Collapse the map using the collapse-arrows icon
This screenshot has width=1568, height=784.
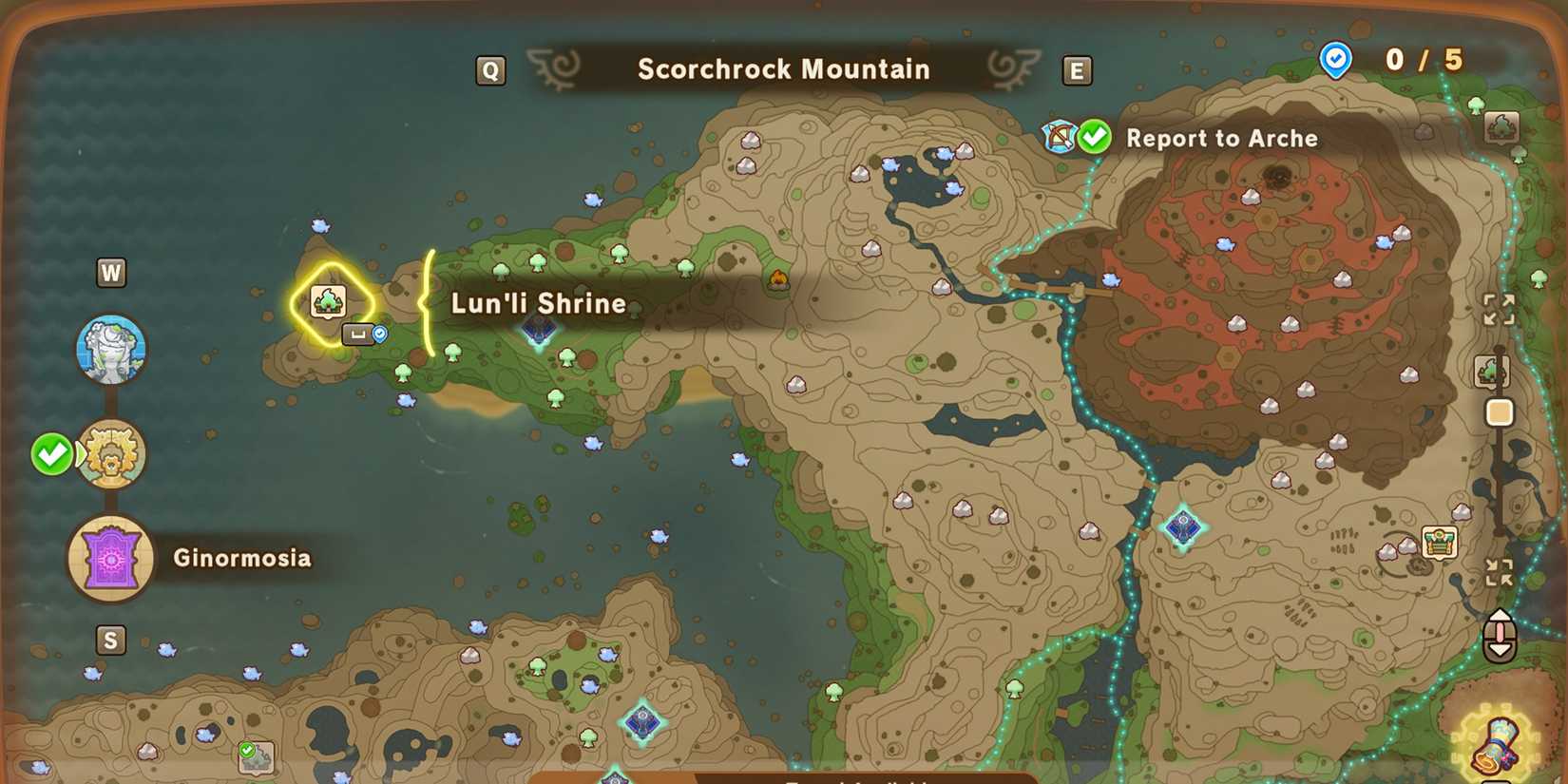1499,571
